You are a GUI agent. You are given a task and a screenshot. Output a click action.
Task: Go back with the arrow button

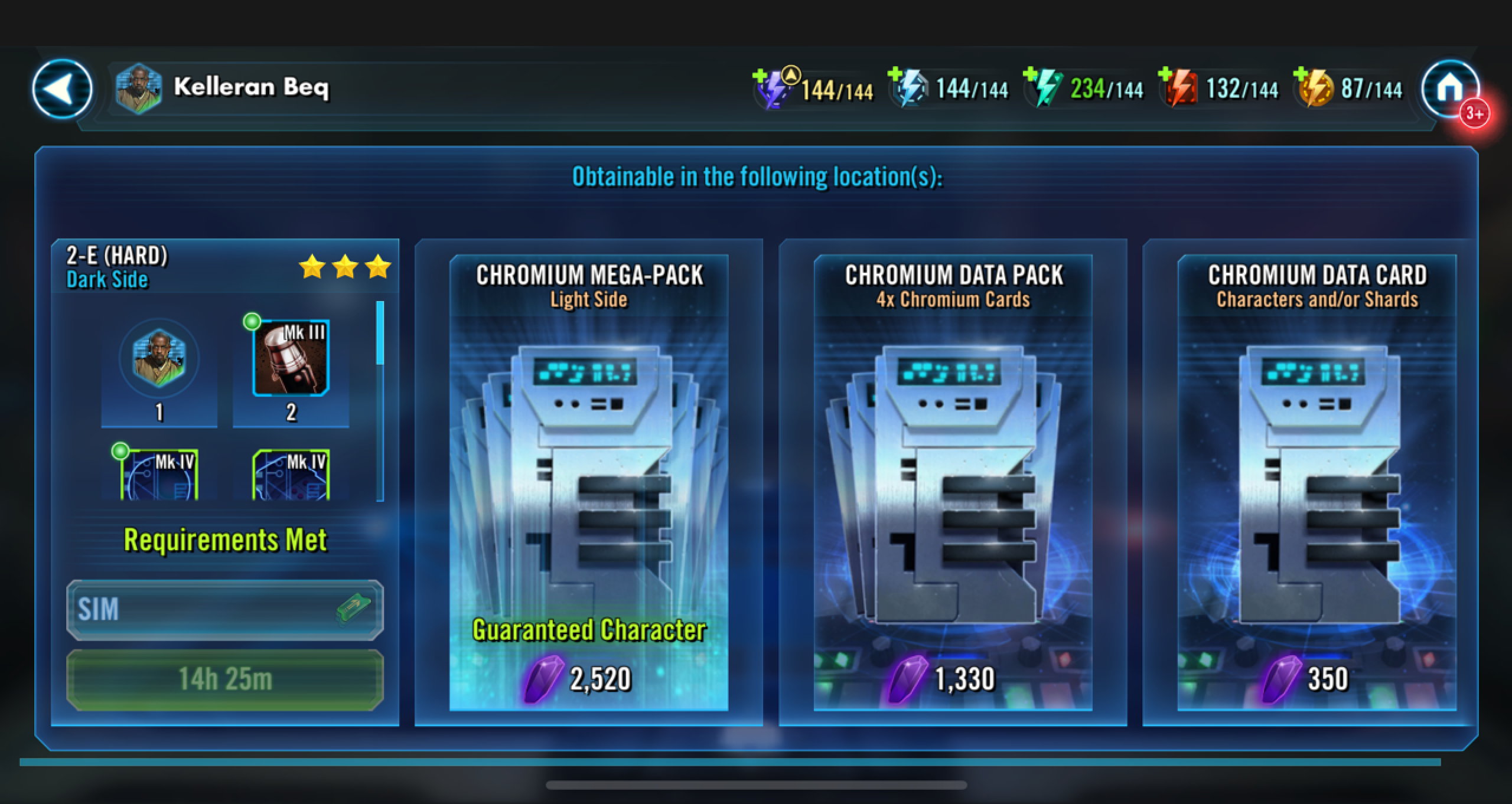click(x=62, y=89)
